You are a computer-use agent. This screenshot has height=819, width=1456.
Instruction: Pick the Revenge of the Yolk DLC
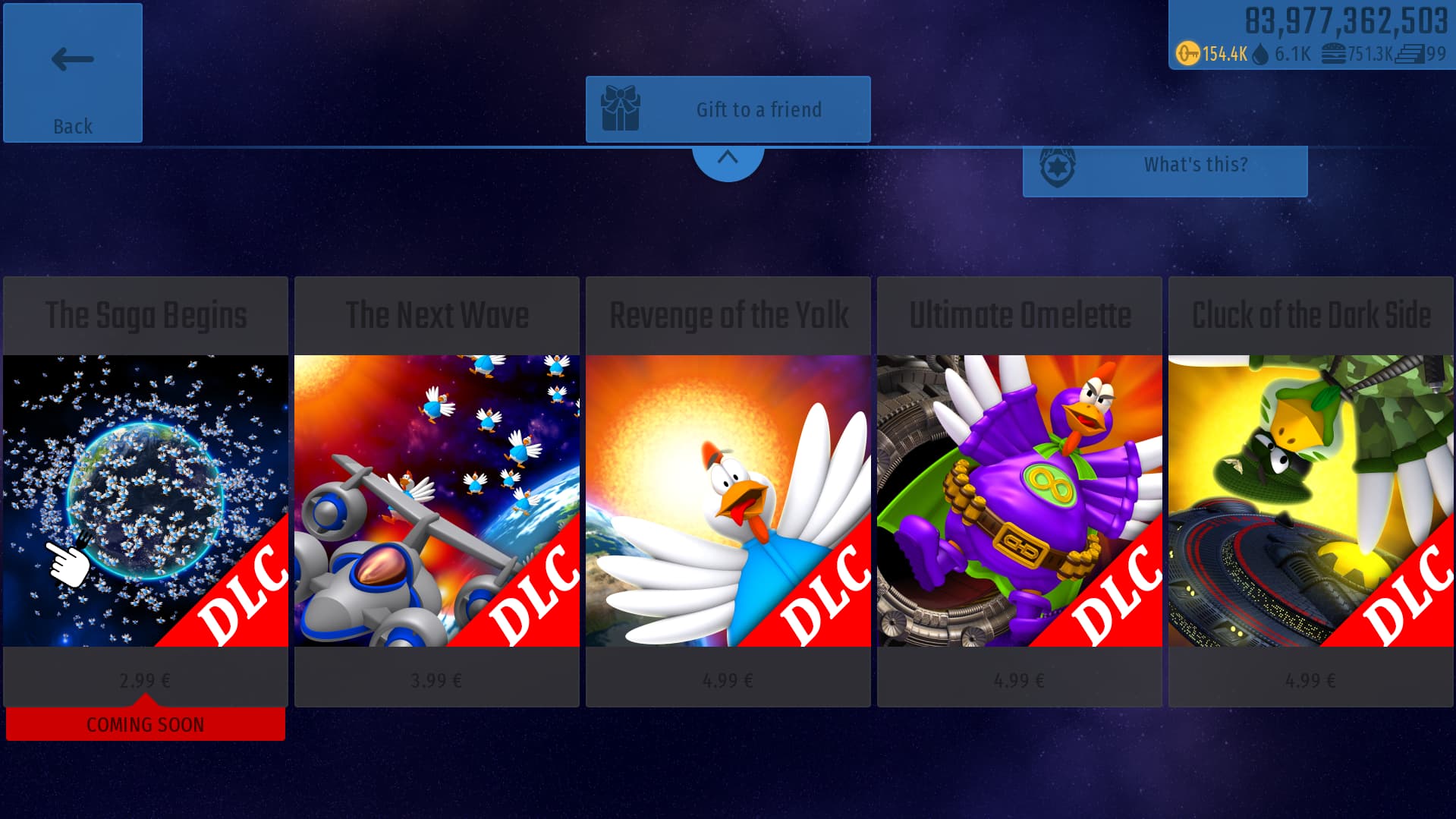pyautogui.click(x=728, y=492)
